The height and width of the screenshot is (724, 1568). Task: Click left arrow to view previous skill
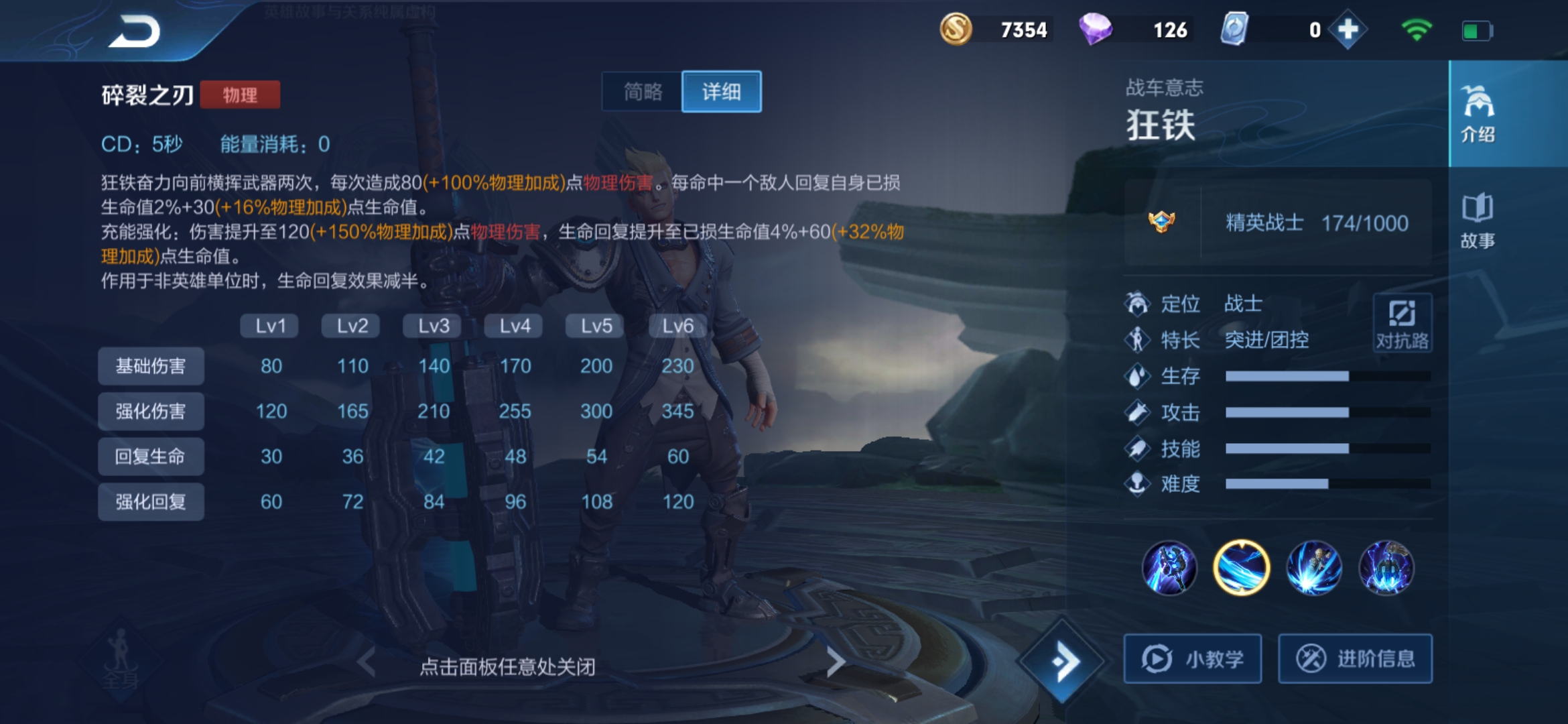point(365,660)
